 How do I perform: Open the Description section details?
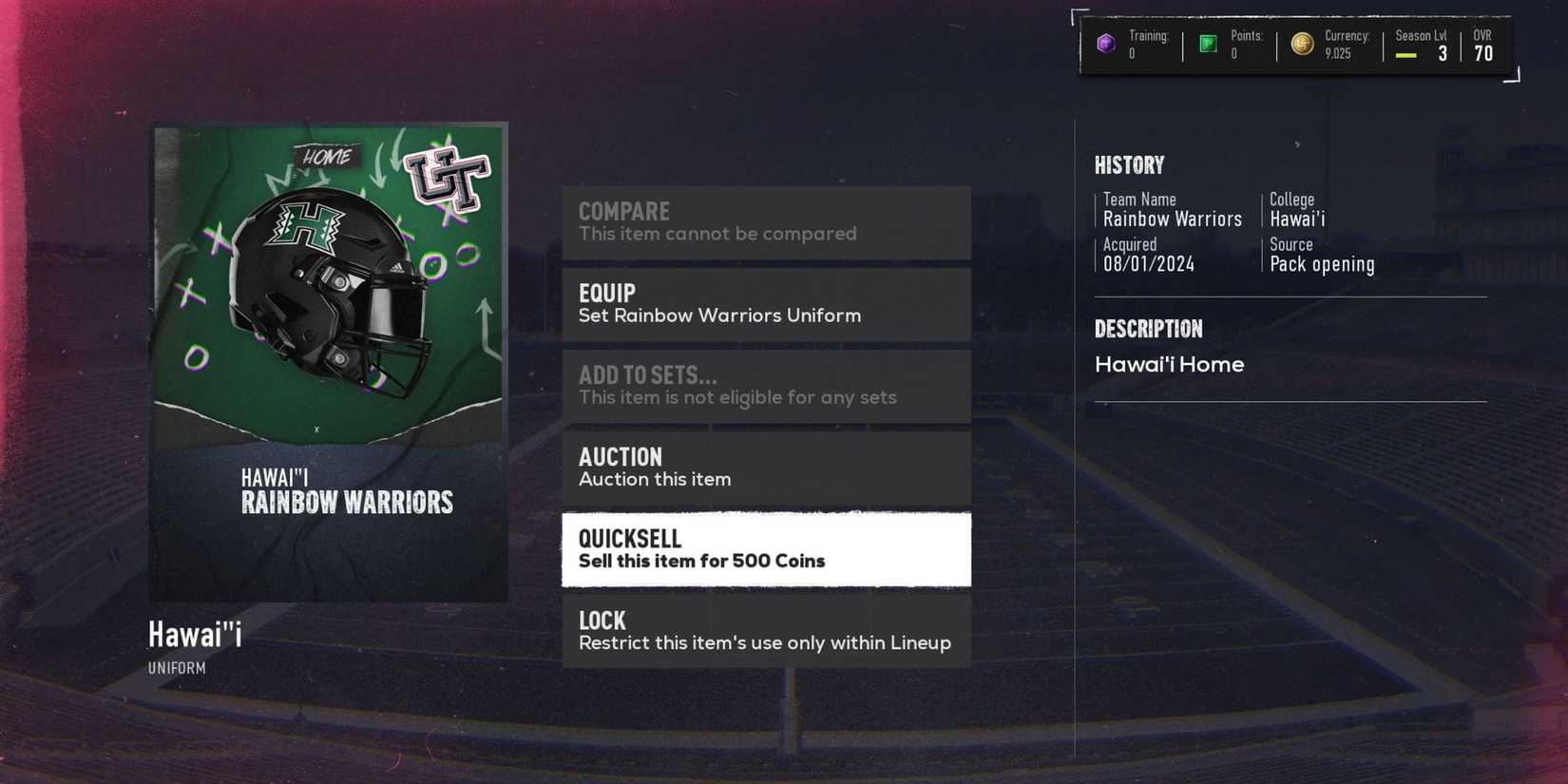coord(1148,328)
